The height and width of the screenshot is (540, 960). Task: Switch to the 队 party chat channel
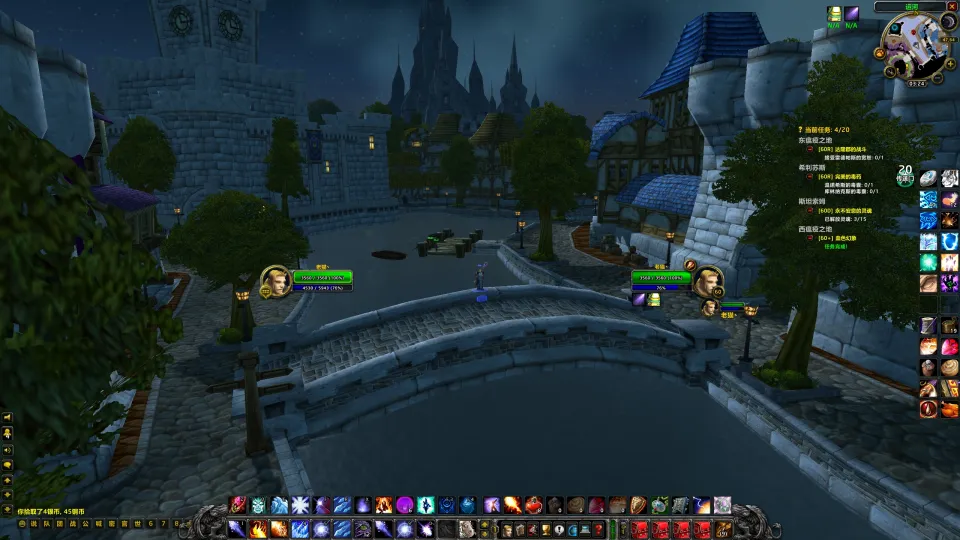point(46,523)
